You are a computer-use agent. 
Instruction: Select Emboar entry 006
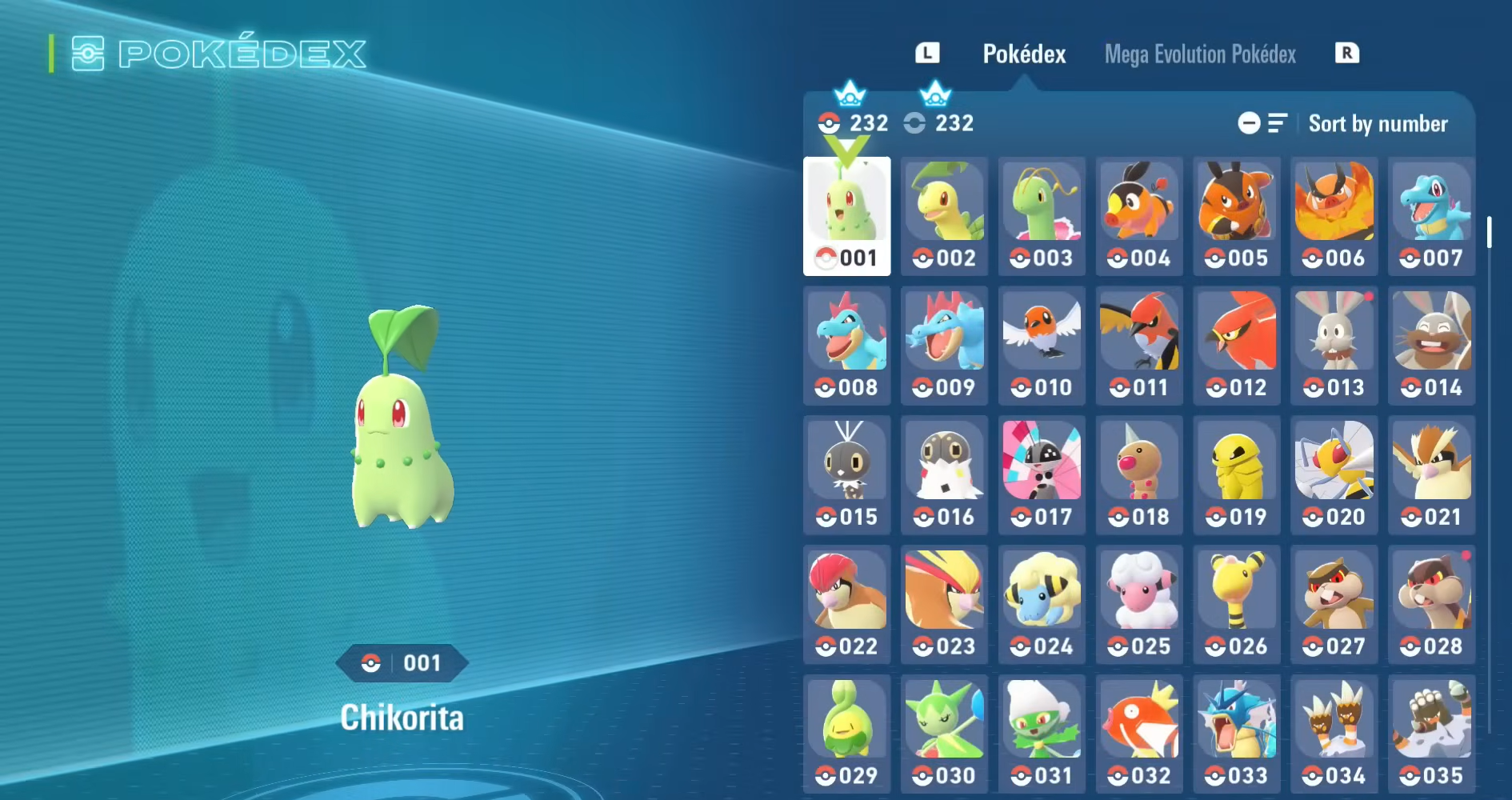pos(1334,216)
